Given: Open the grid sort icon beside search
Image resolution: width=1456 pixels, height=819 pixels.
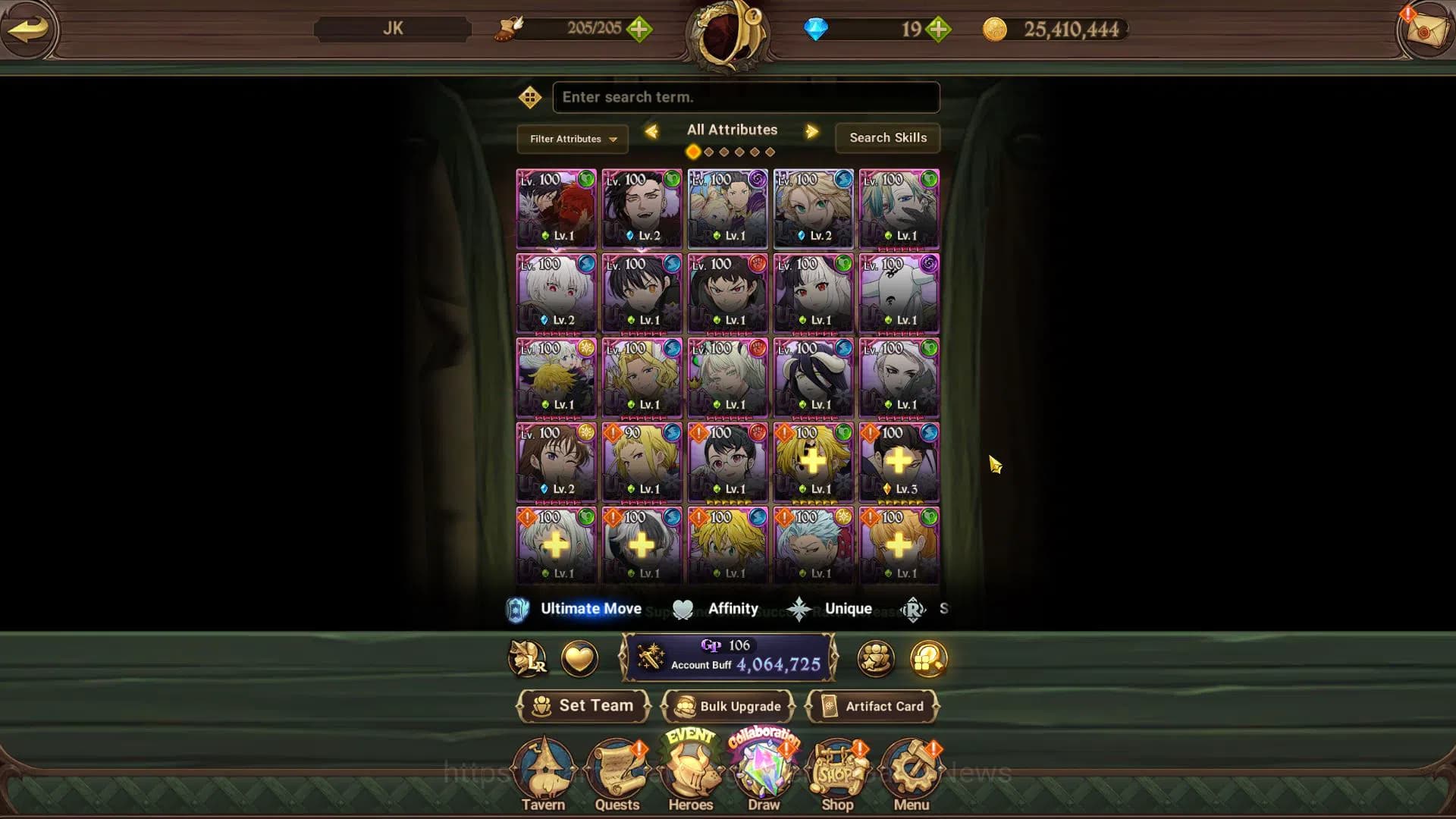Looking at the screenshot, I should pyautogui.click(x=529, y=97).
